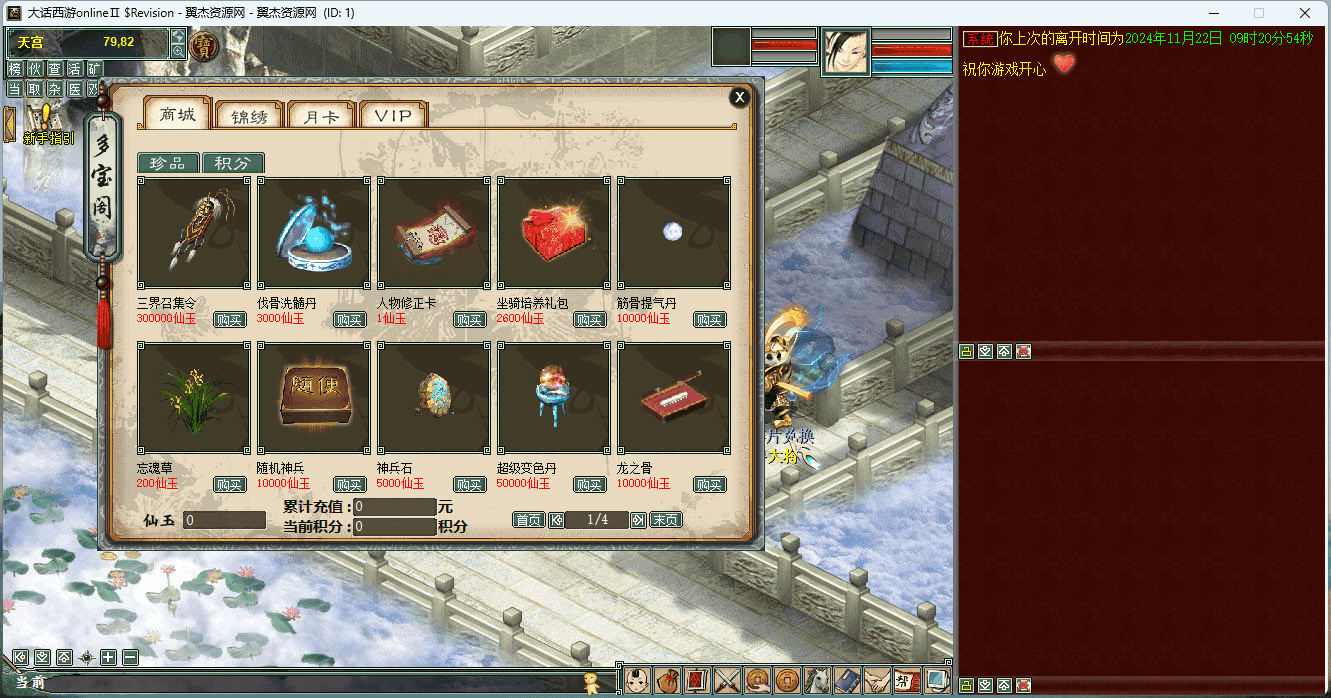Close the game window
Image resolution: width=1331 pixels, height=698 pixels.
pos(1304,13)
